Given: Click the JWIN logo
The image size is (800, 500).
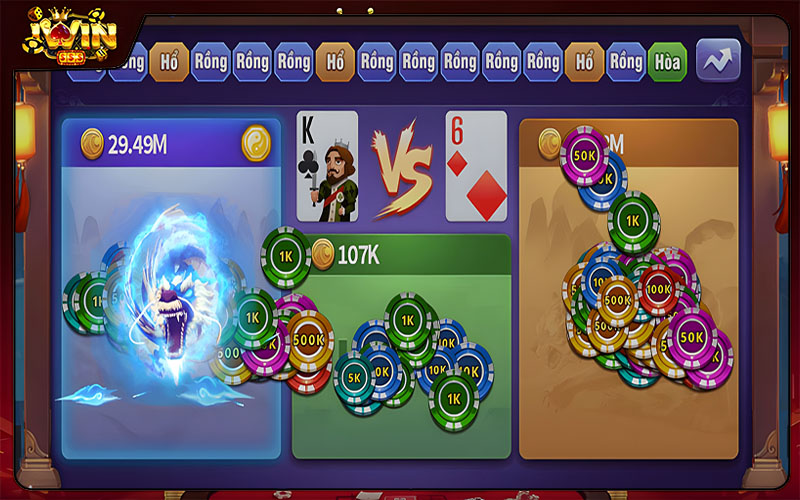Looking at the screenshot, I should (72, 38).
